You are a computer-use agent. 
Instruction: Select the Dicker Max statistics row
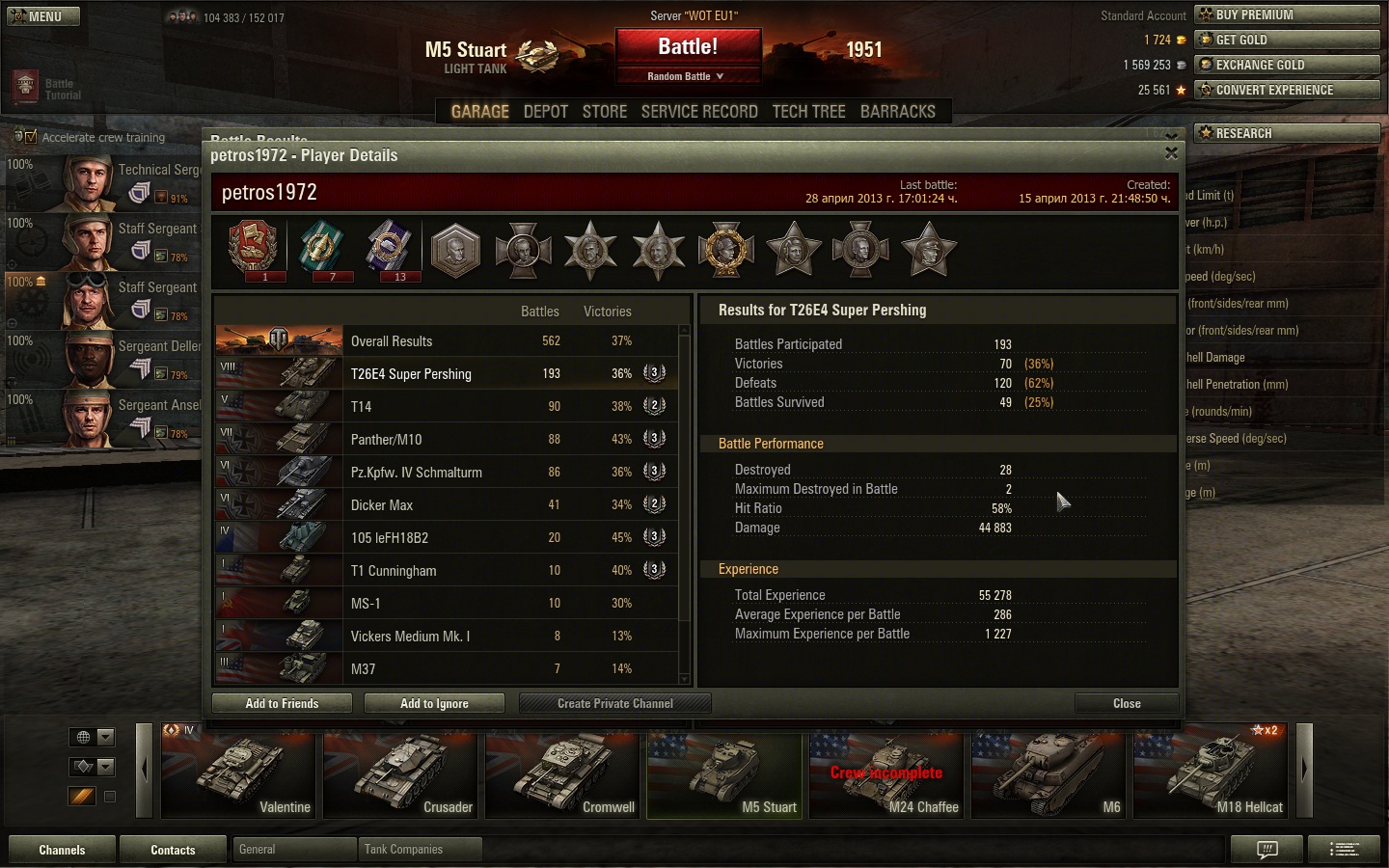pos(446,505)
